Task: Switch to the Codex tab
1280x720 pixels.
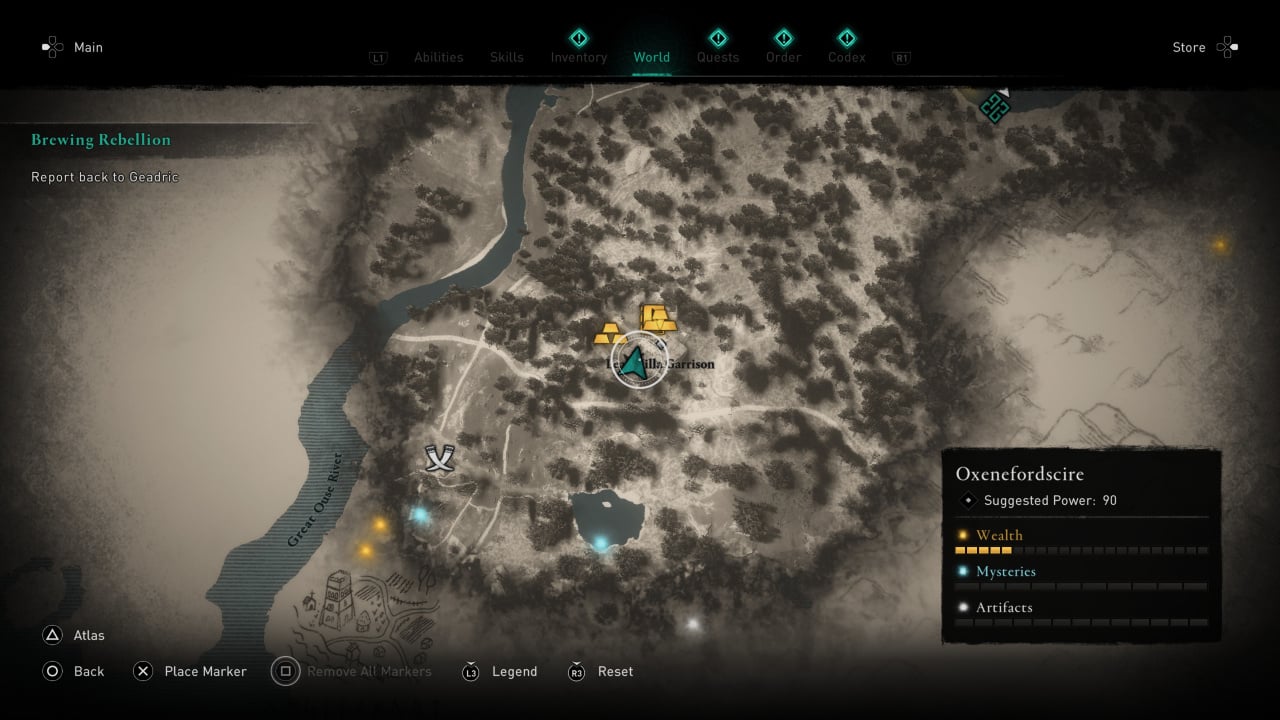Action: pos(846,57)
